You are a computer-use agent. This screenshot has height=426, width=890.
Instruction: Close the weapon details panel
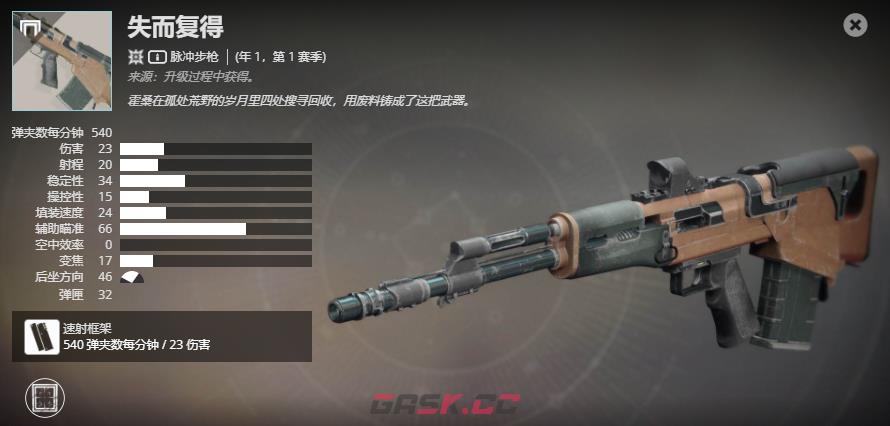[855, 25]
